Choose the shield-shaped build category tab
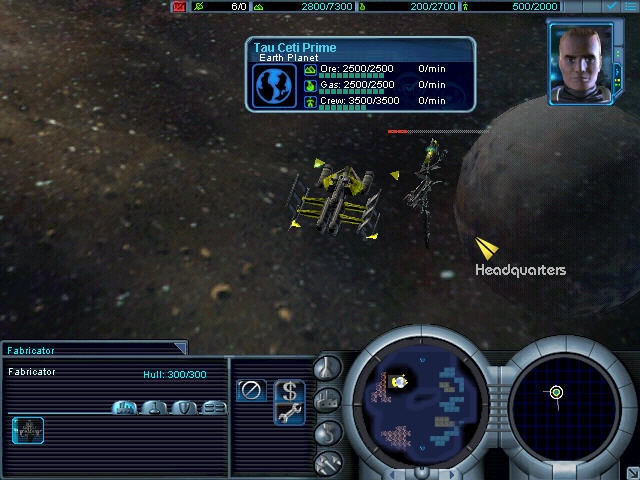The image size is (640, 480). pyautogui.click(x=185, y=407)
